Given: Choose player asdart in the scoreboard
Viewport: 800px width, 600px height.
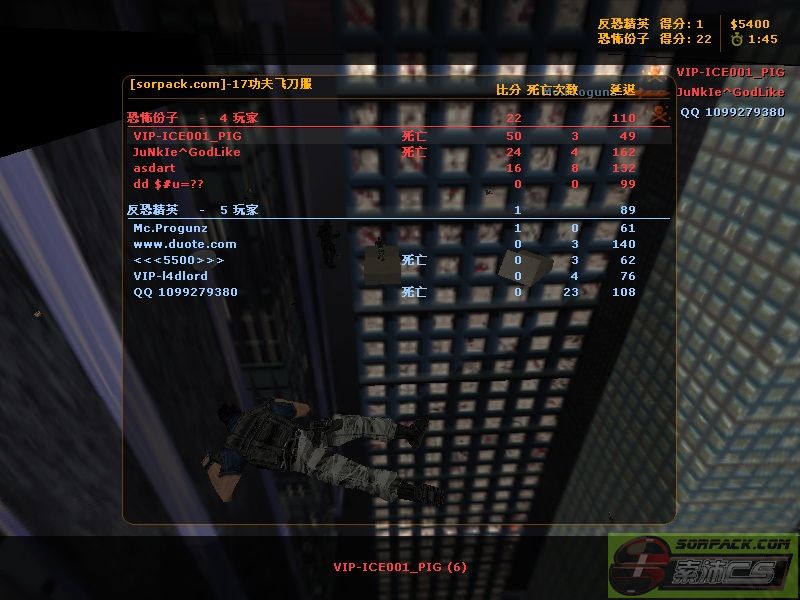Looking at the screenshot, I should [x=154, y=168].
